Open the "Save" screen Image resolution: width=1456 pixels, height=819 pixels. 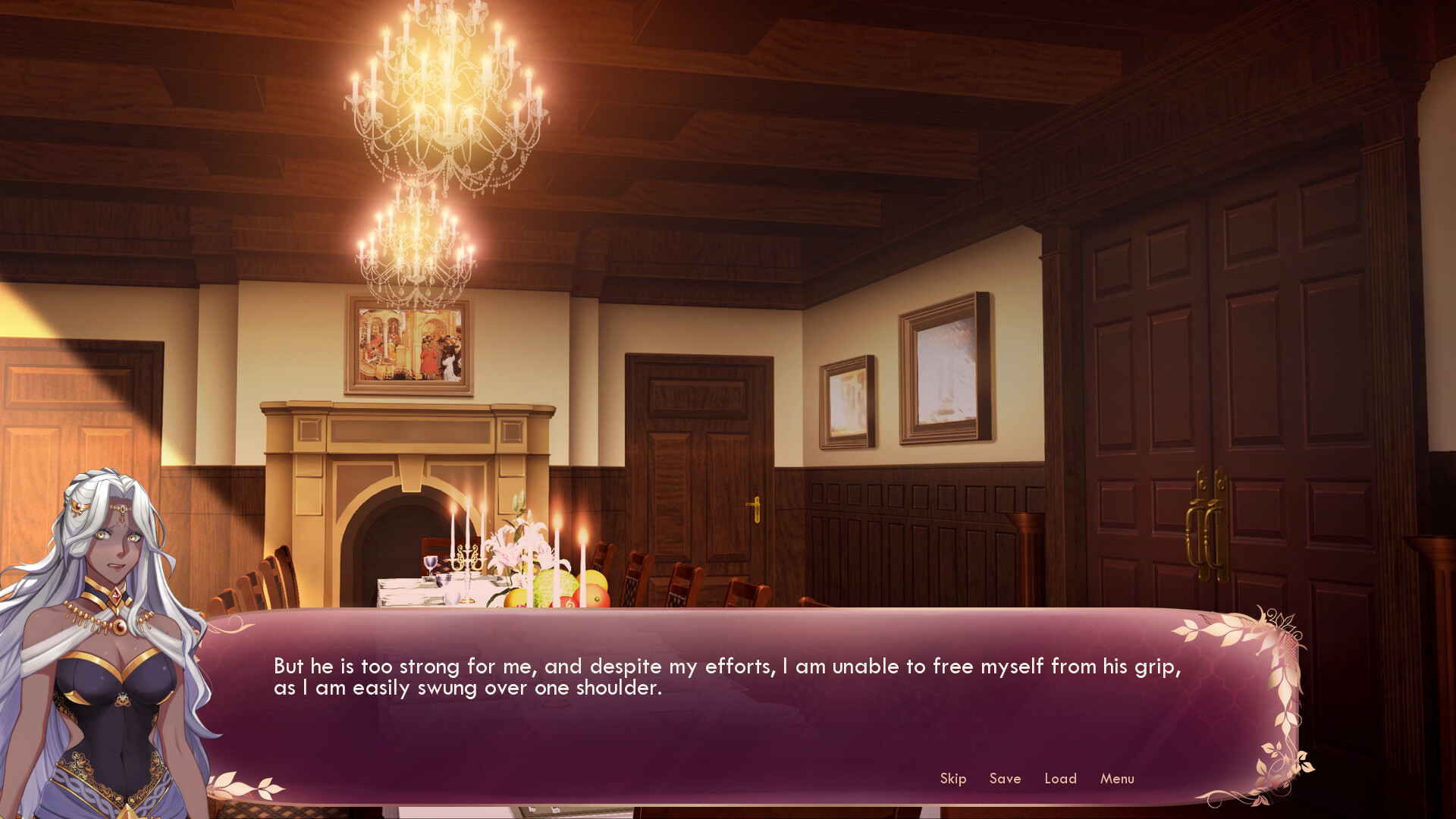click(1006, 779)
